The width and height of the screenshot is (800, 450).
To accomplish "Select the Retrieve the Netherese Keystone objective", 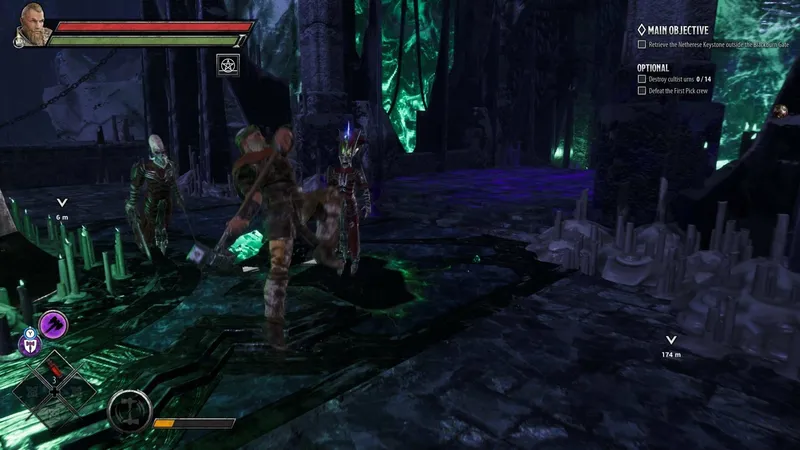I will pyautogui.click(x=713, y=44).
